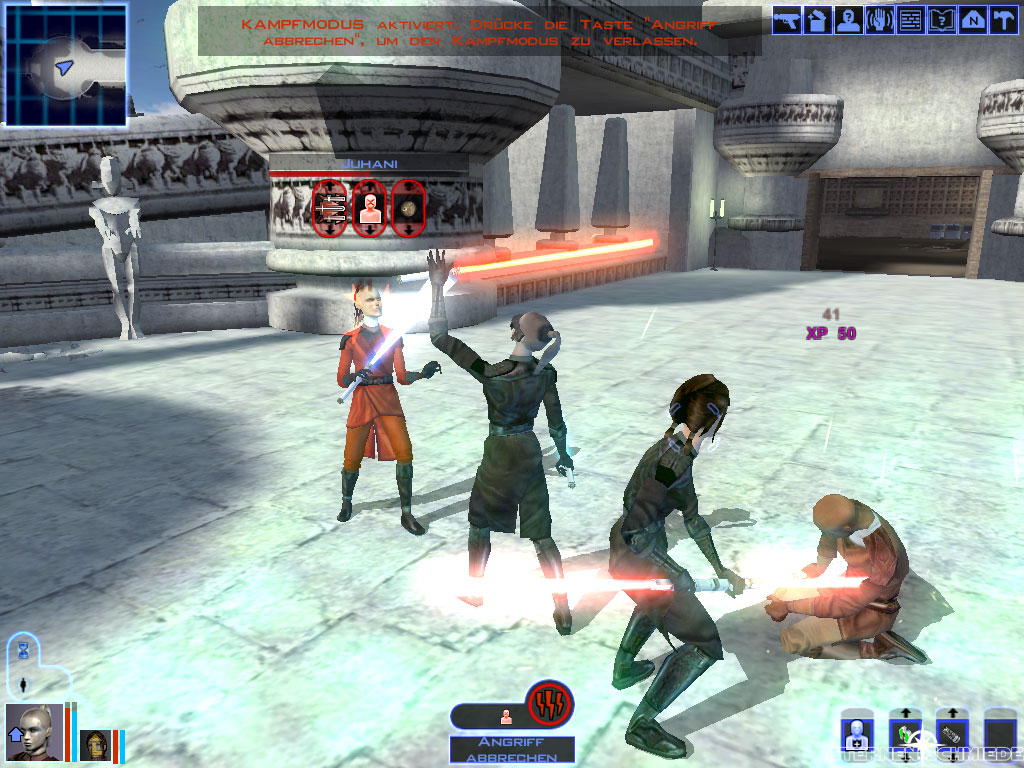
Task: Choose the attack action on Juhani
Action: click(330, 208)
